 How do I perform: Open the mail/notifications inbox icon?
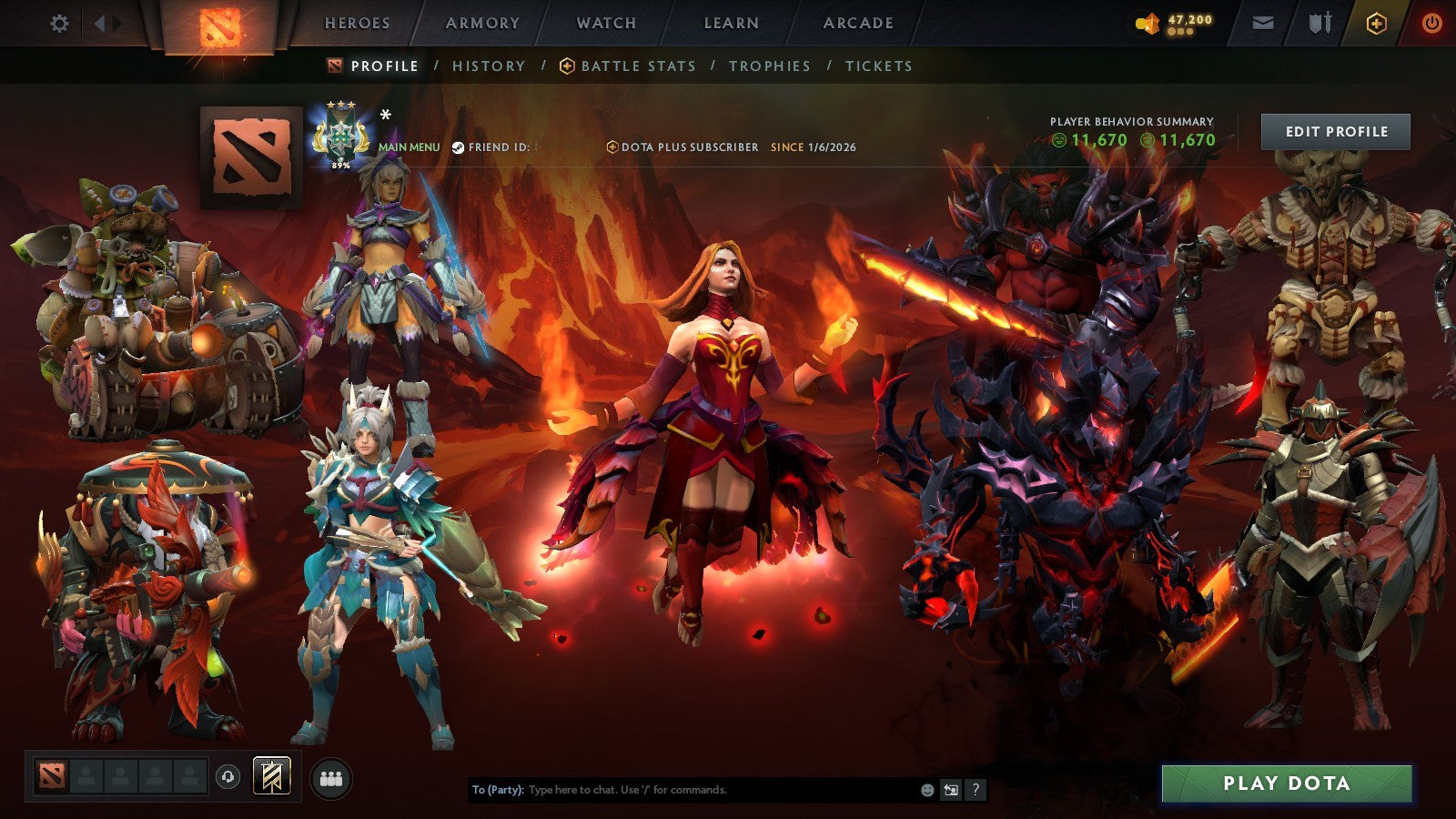pyautogui.click(x=1265, y=25)
